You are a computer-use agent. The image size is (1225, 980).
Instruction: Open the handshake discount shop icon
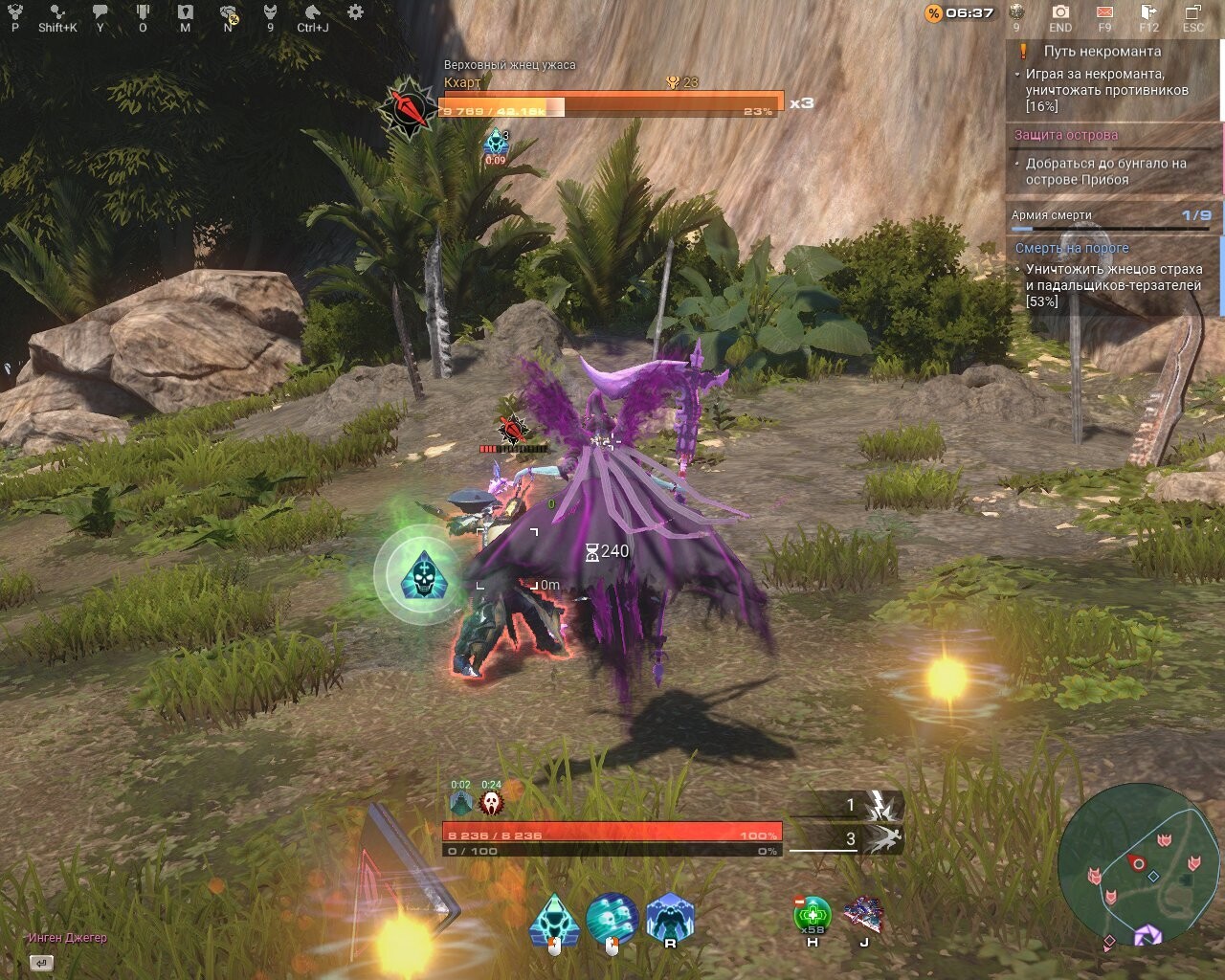(228, 13)
